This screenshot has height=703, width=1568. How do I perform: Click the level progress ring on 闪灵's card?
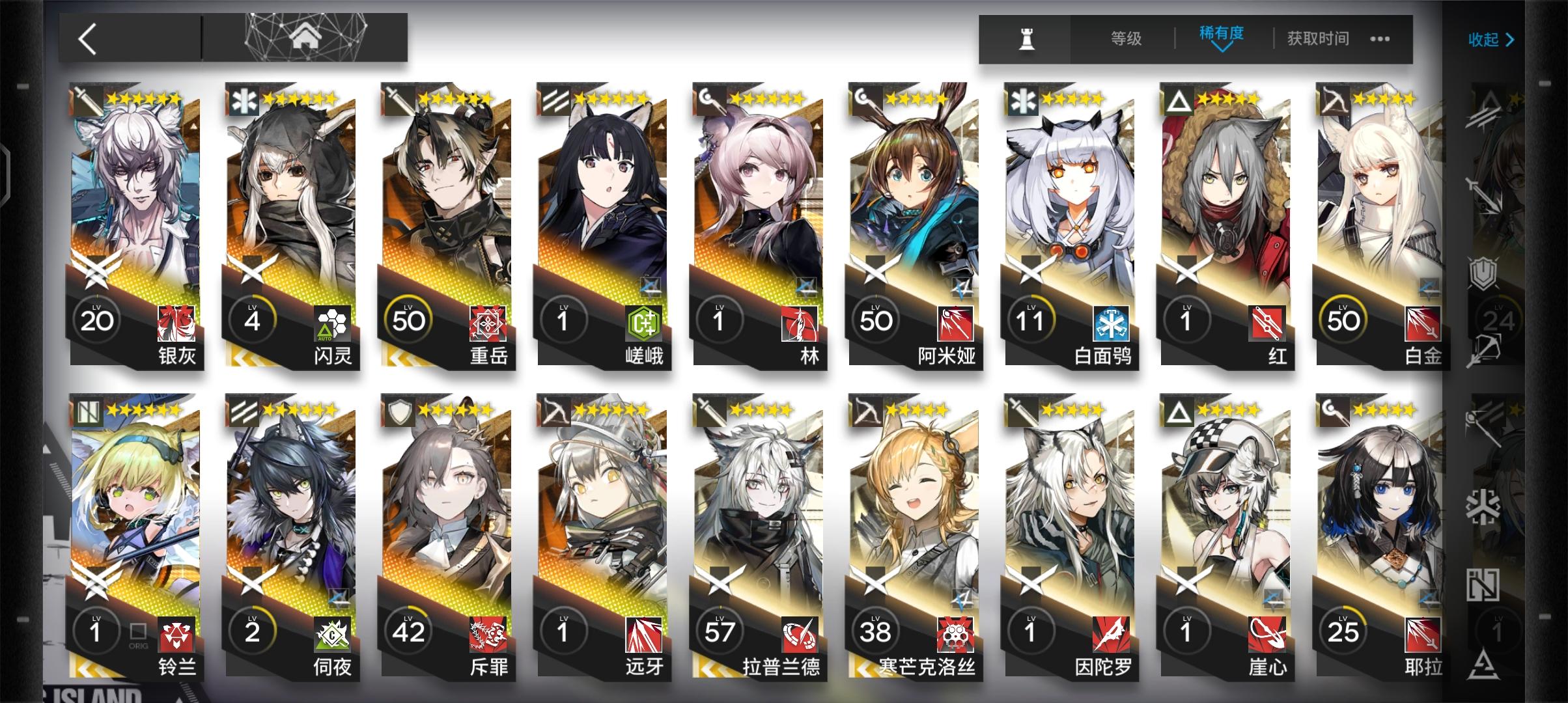(253, 320)
